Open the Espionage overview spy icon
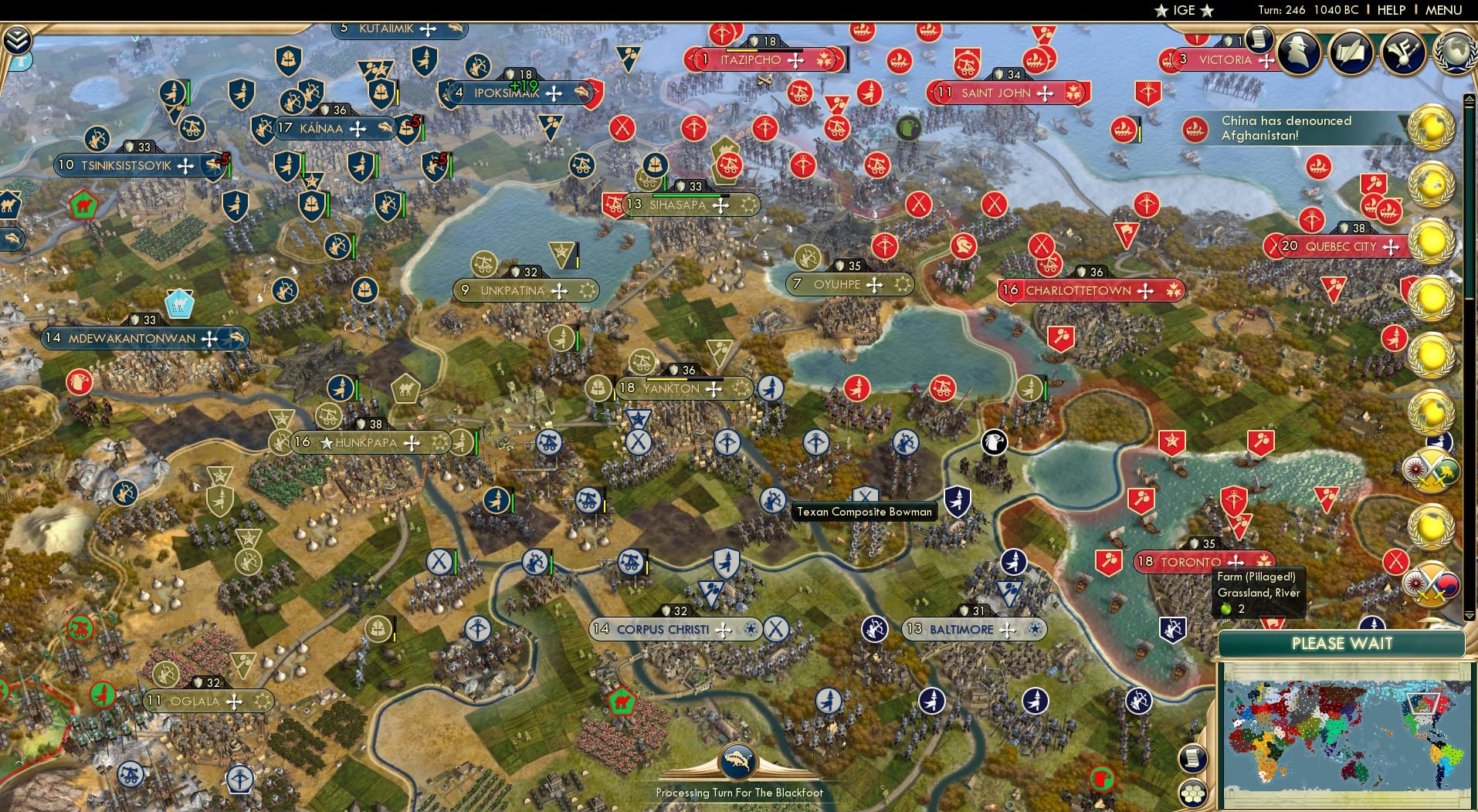 tap(1299, 52)
